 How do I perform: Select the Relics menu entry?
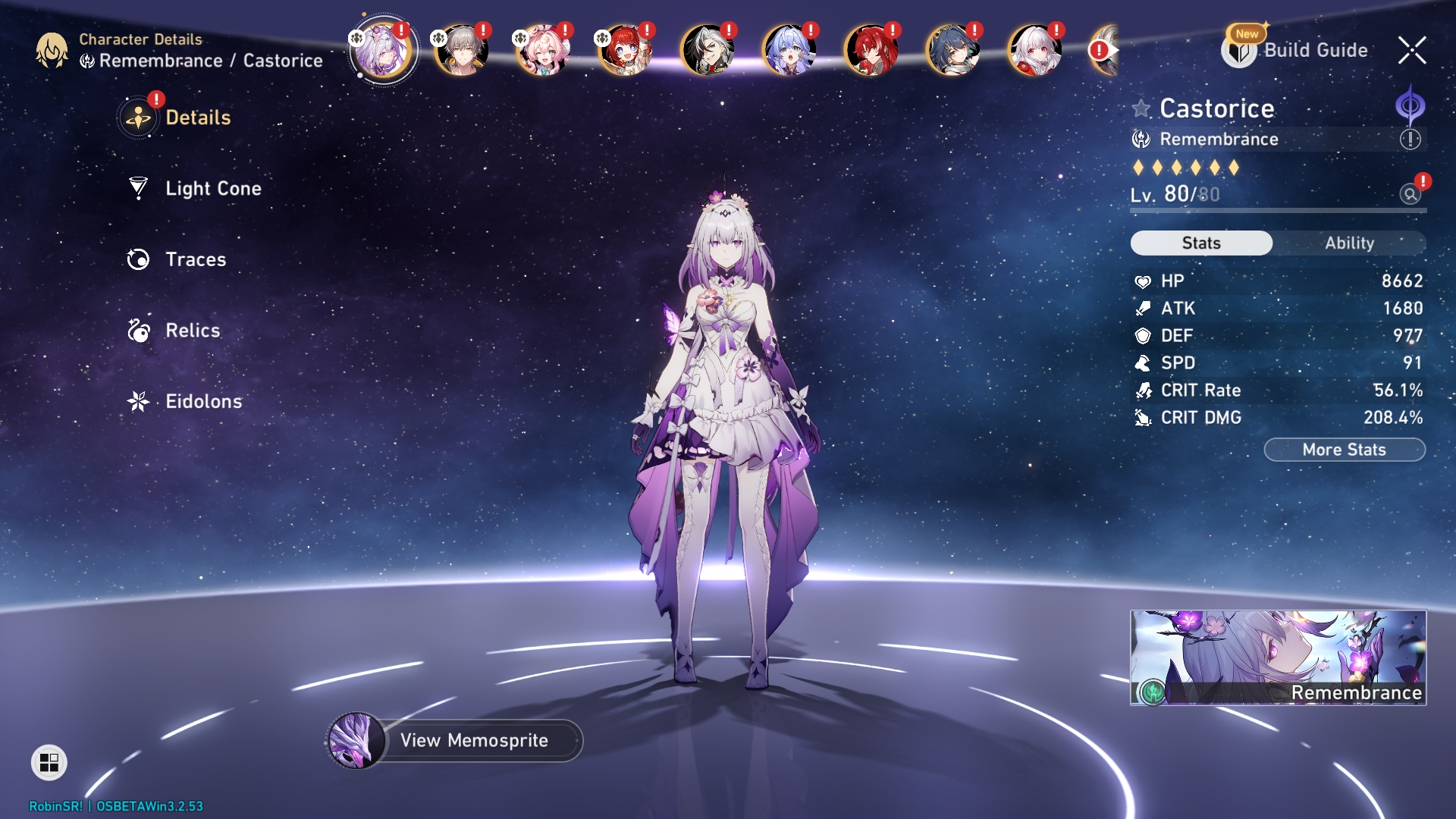[193, 331]
